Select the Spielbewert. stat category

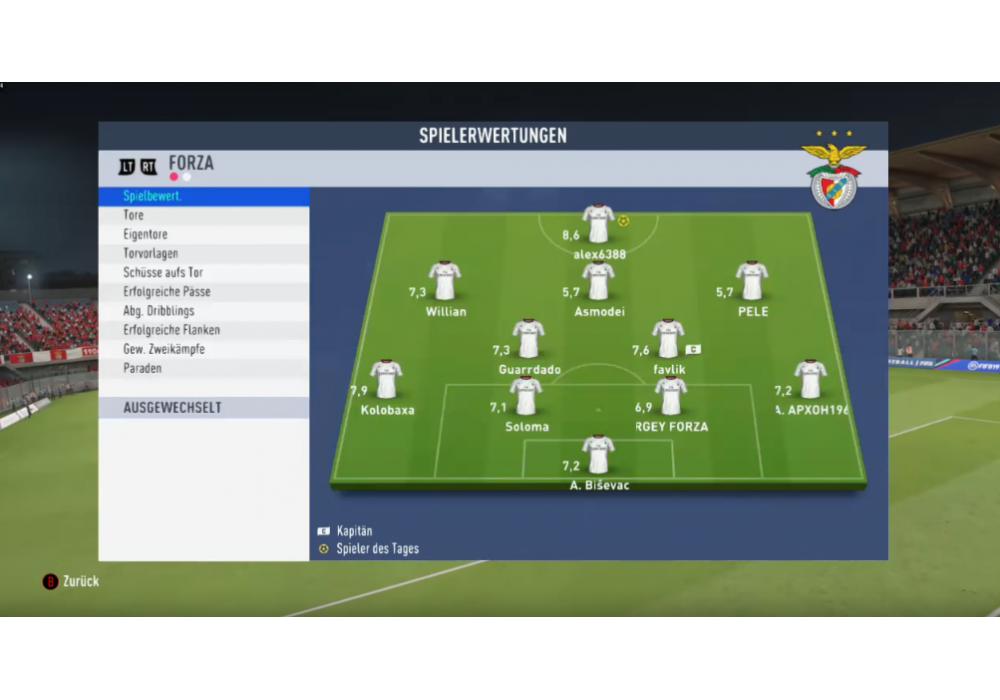pos(203,197)
